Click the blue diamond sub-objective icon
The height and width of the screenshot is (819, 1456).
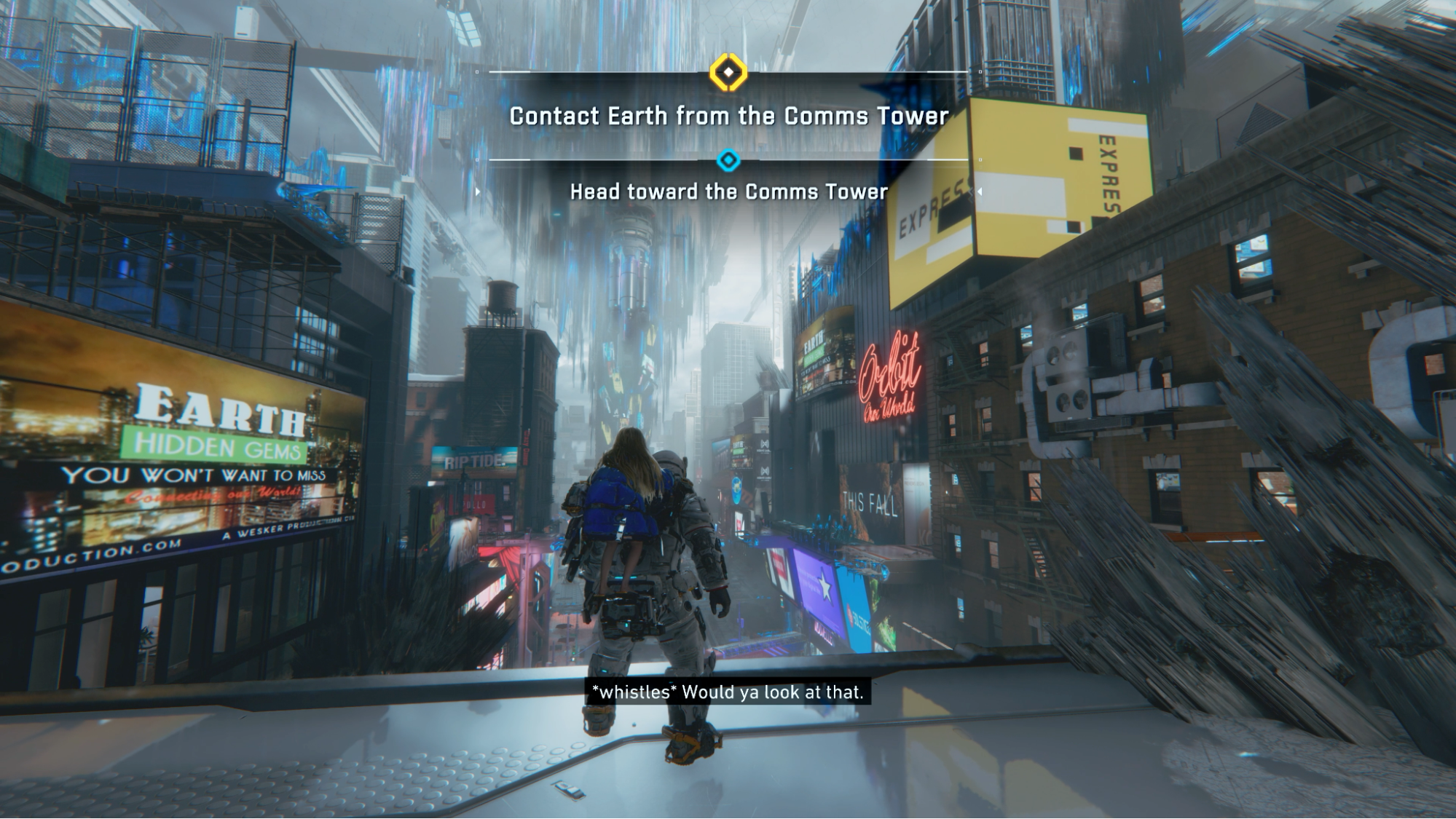(728, 160)
